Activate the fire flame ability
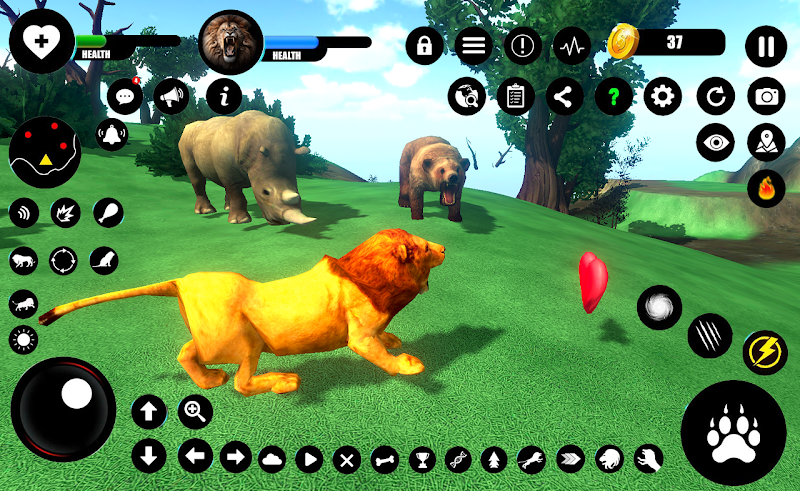800x491 pixels. (767, 188)
